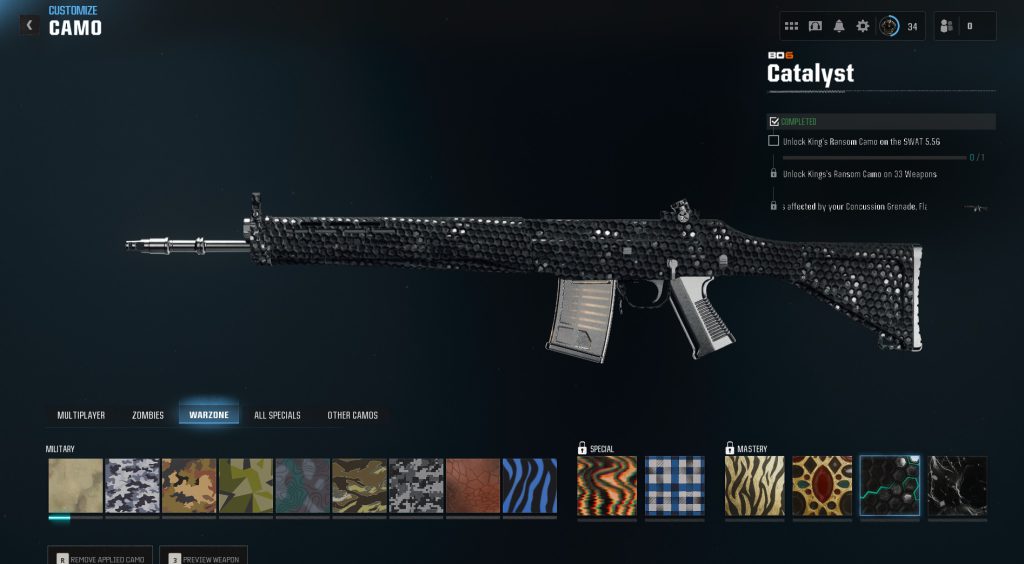Select the Warzone camo tab
This screenshot has width=1024, height=564.
209,415
